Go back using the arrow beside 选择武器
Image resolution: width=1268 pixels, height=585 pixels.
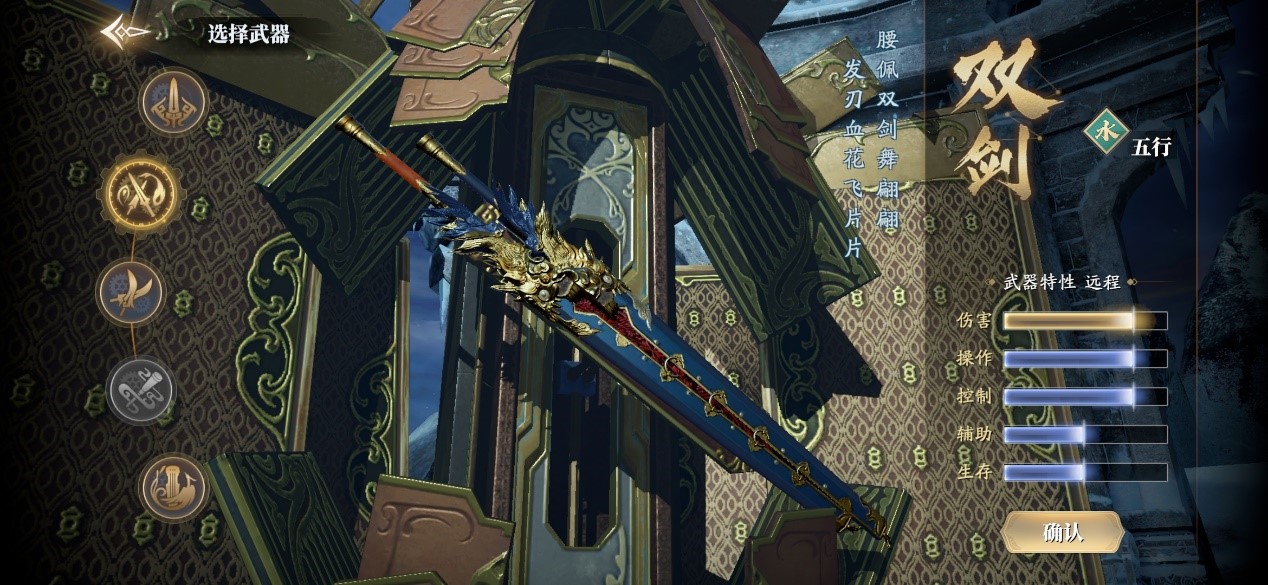125,33
